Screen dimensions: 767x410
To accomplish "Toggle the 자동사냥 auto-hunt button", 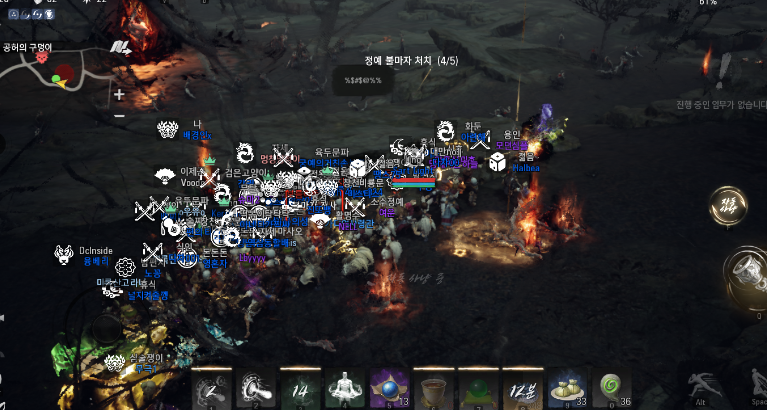I will point(728,207).
